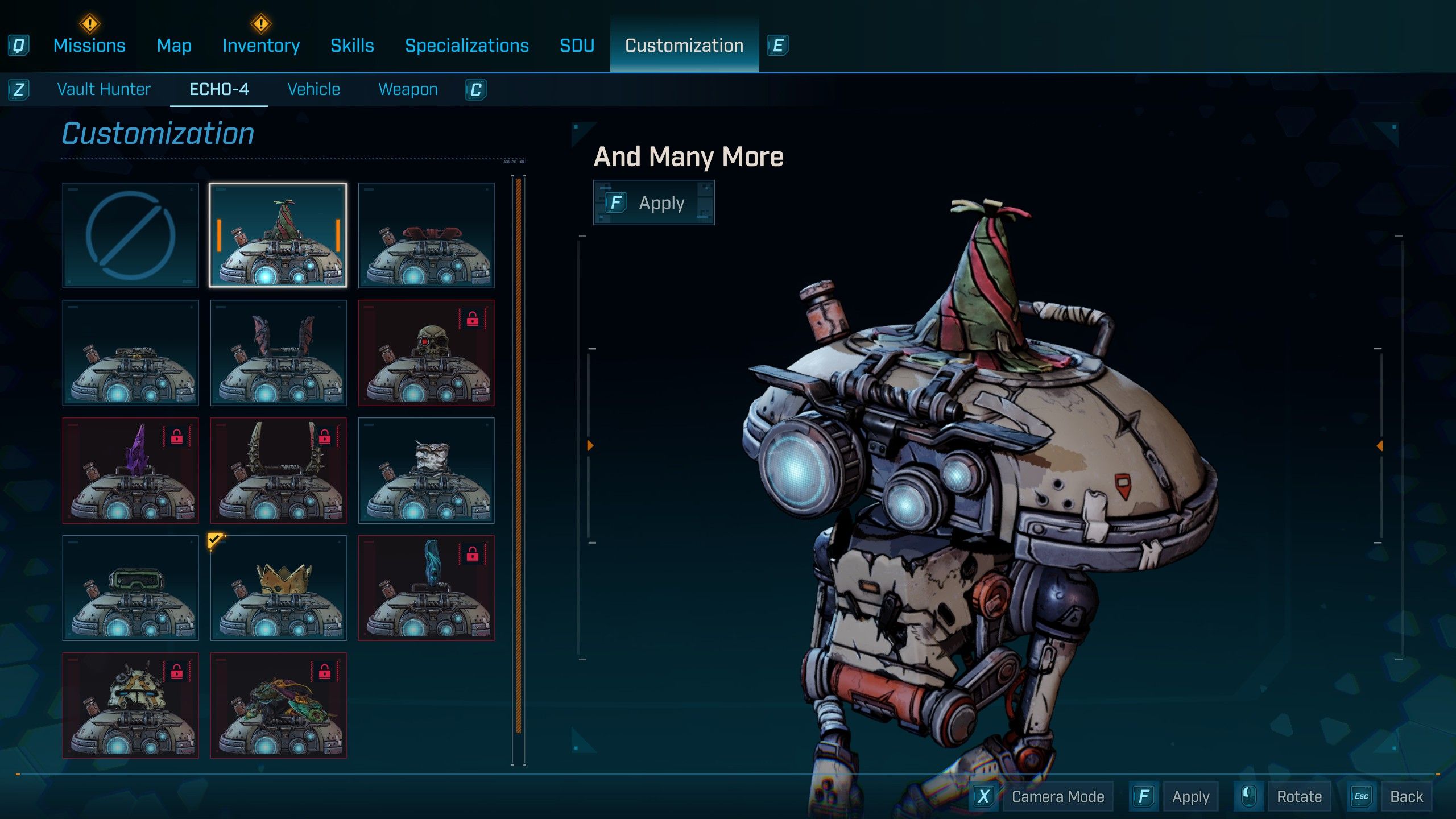Screen dimensions: 1456x819
Task: Open the Weapon customization sub-tab
Action: (x=408, y=89)
